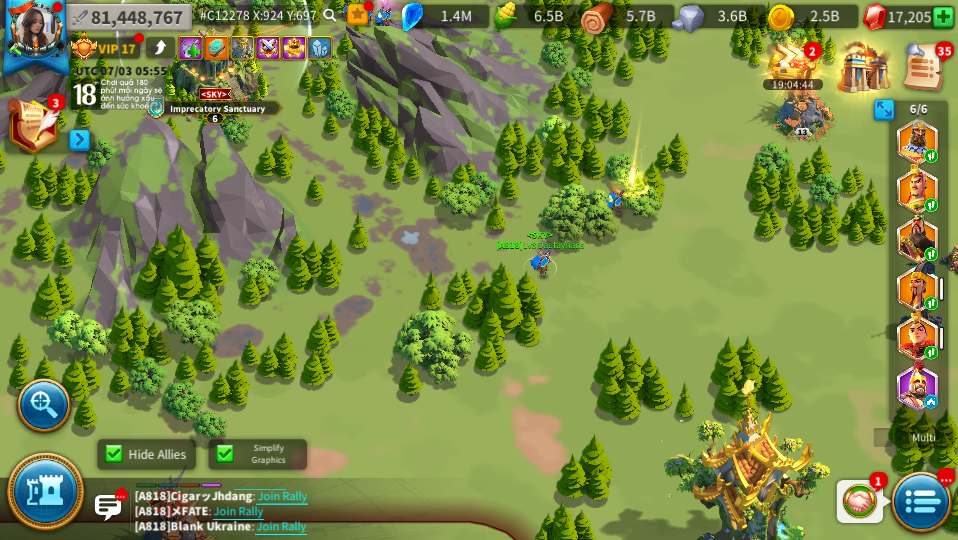Select the first commander portrait in march list
This screenshot has width=958, height=540.
916,142
